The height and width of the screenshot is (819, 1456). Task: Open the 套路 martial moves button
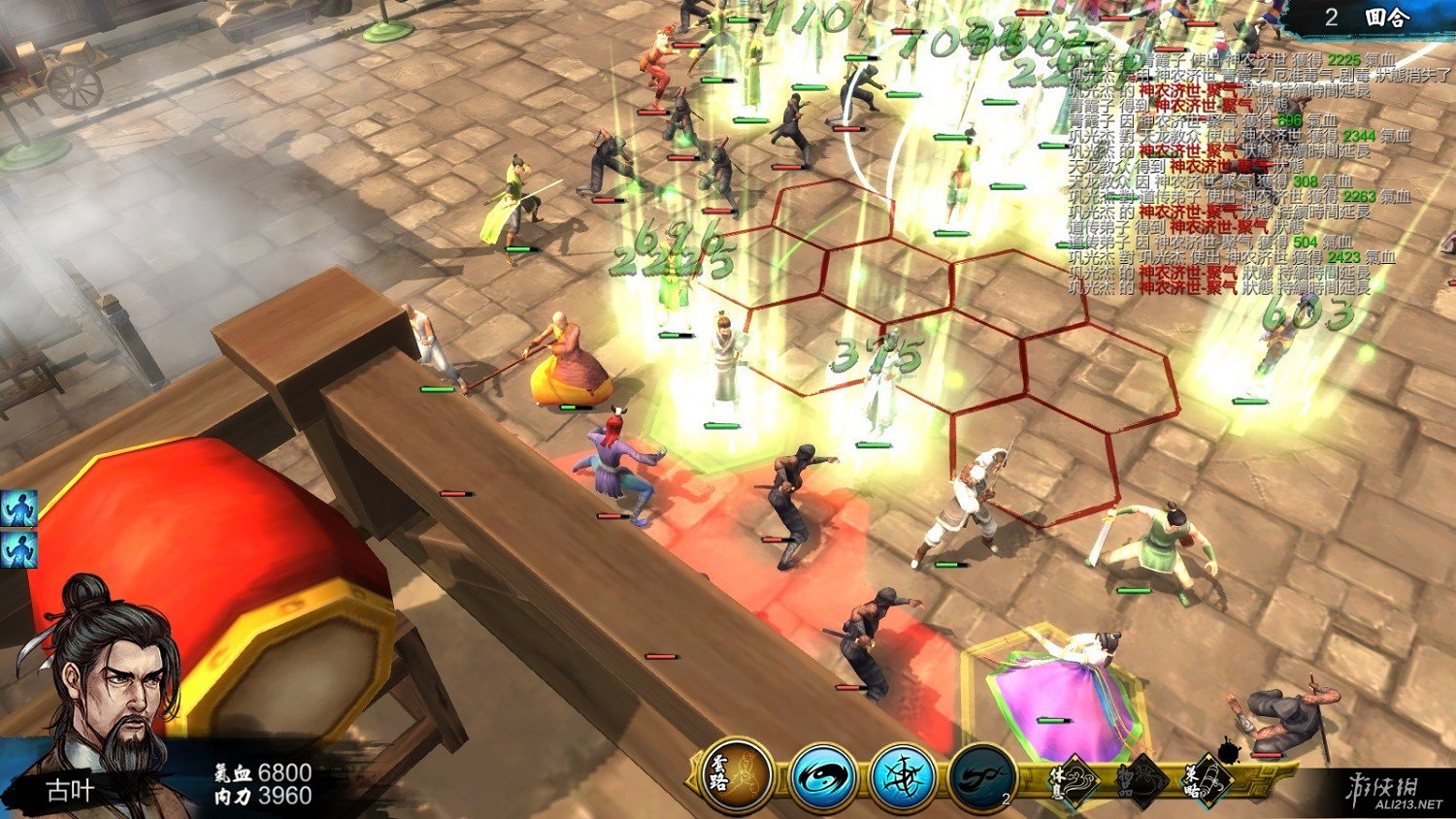point(736,776)
